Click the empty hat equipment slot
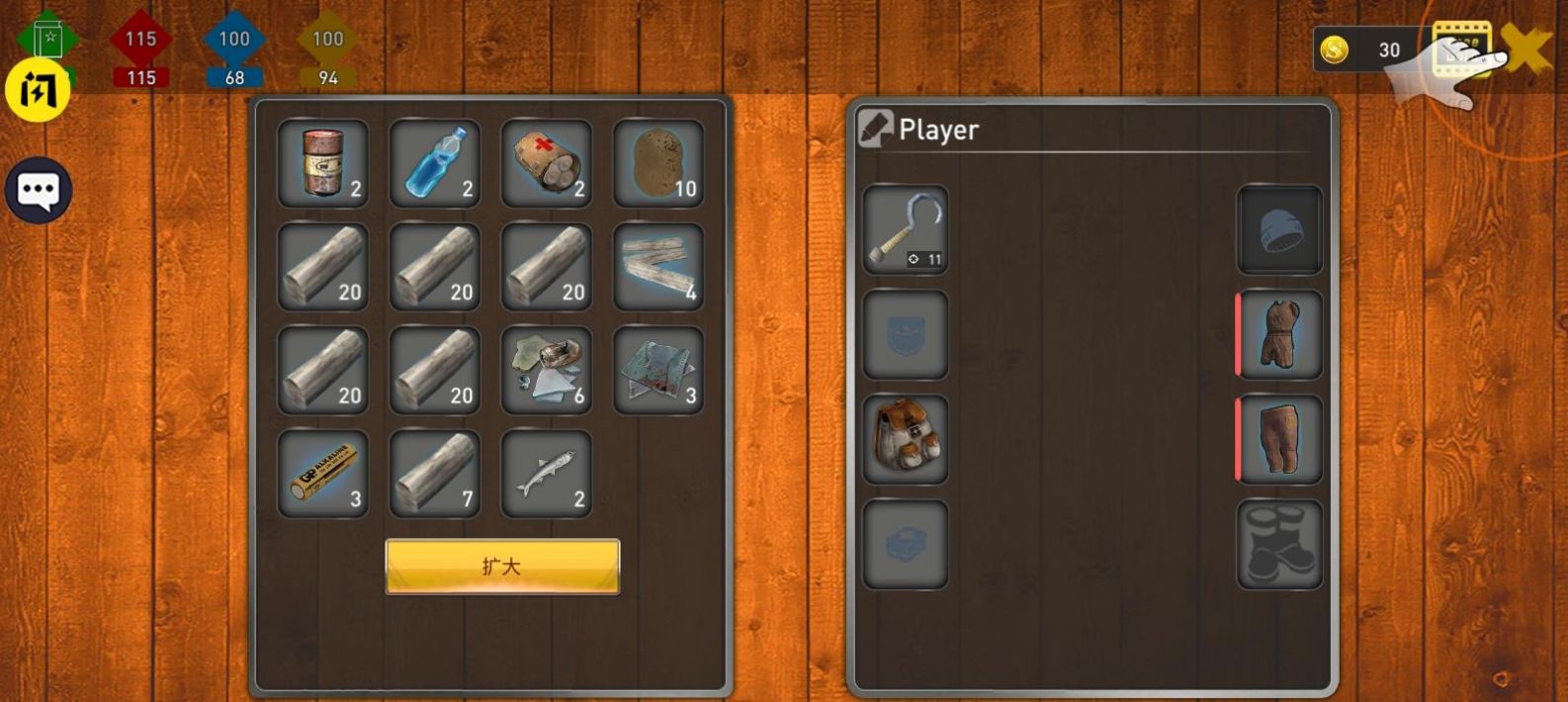 [x=1279, y=230]
